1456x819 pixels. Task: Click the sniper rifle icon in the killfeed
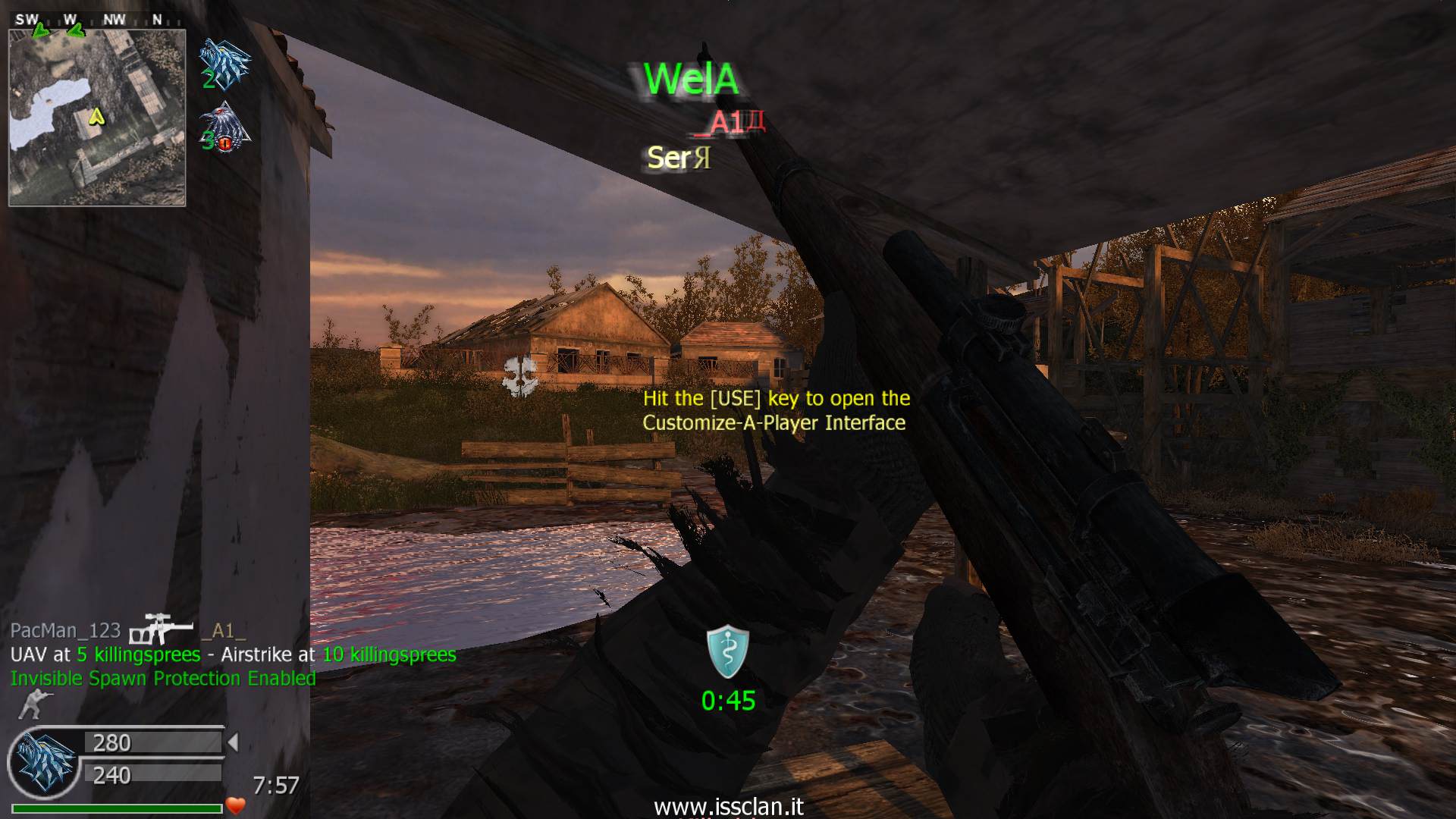pos(159,629)
